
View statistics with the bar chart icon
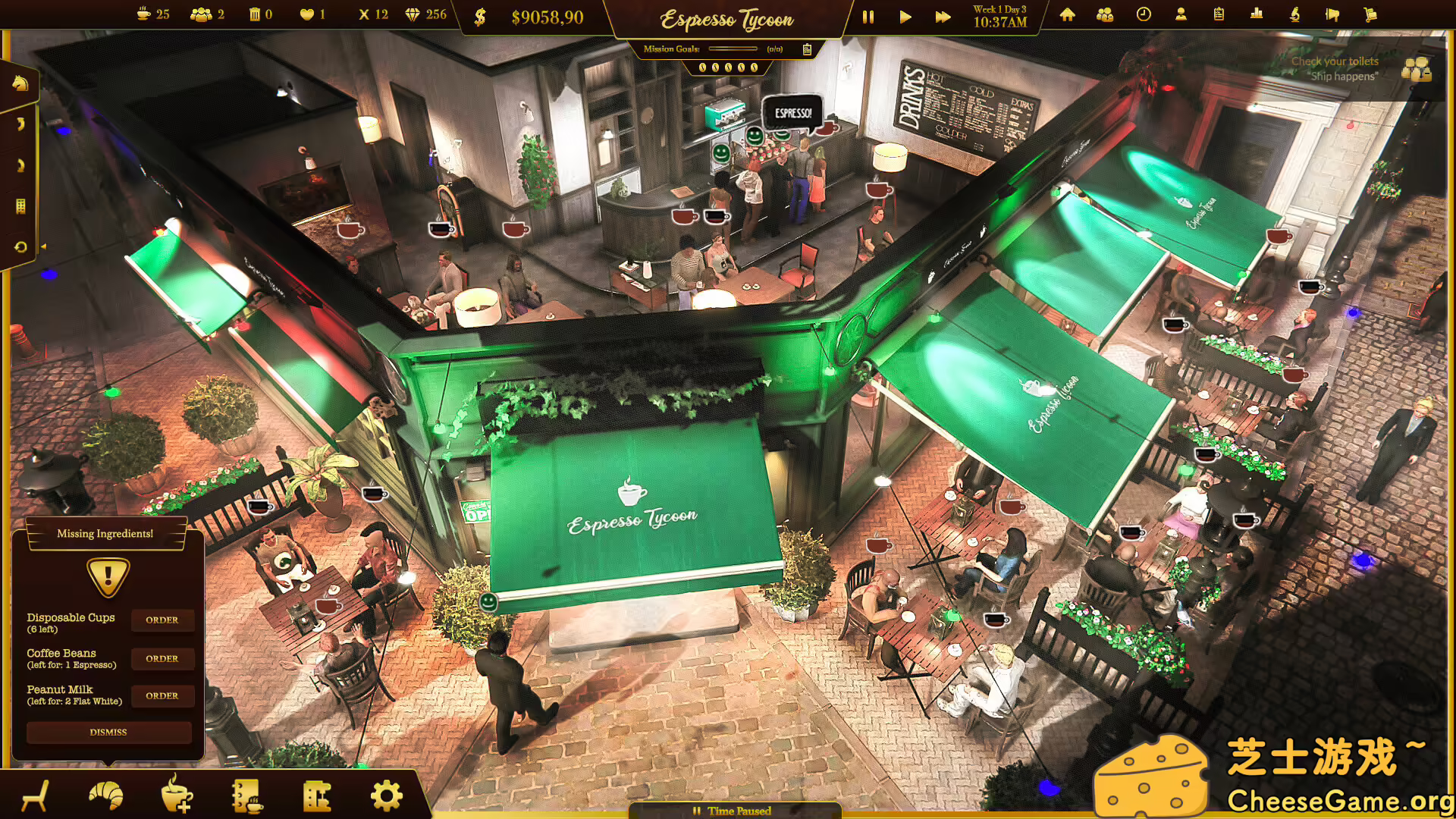(x=1255, y=14)
